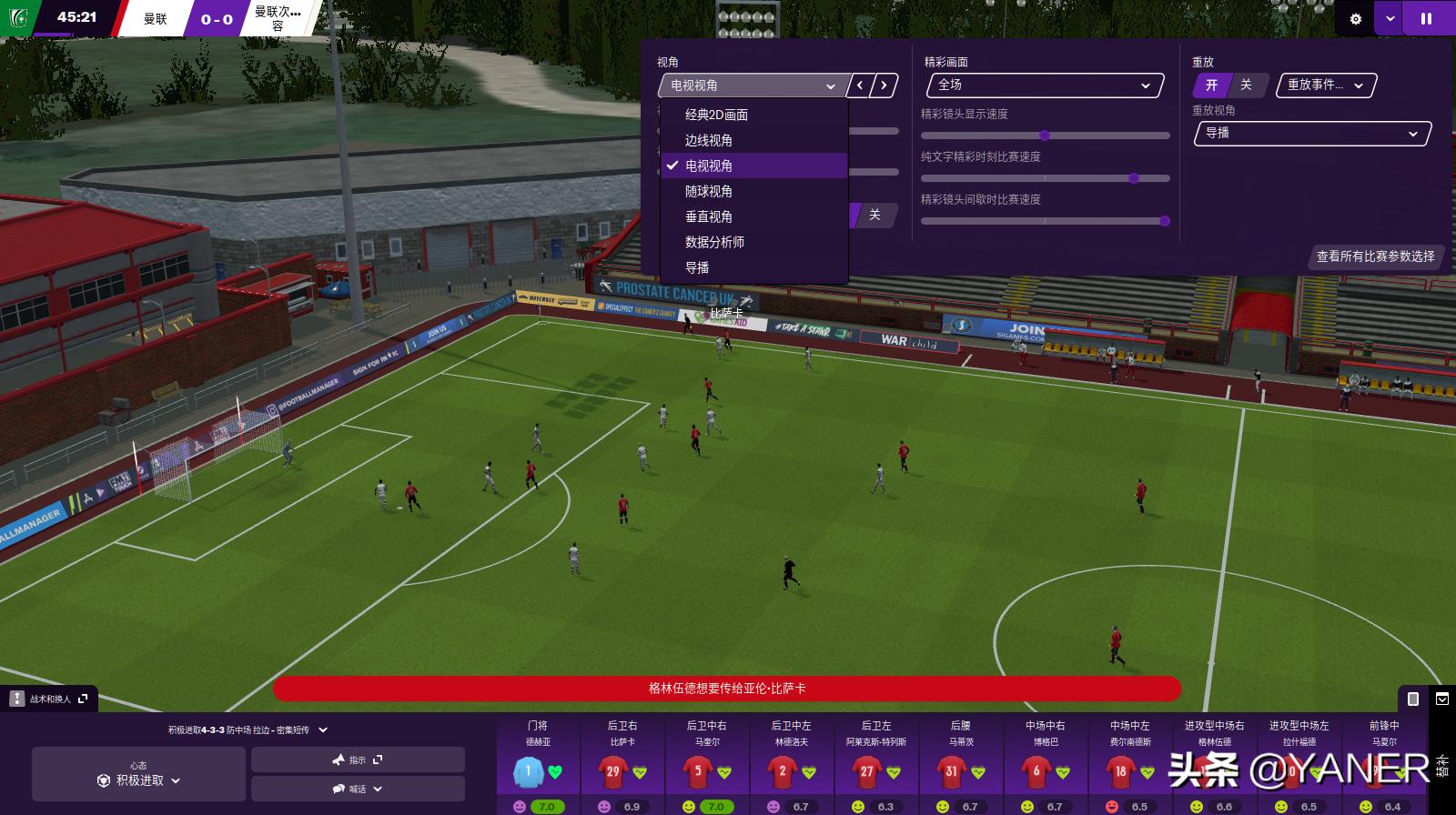Viewport: 1456px width, 815px height.
Task: Open the 重放视角 replay camera dropdown
Action: pyautogui.click(x=1311, y=134)
